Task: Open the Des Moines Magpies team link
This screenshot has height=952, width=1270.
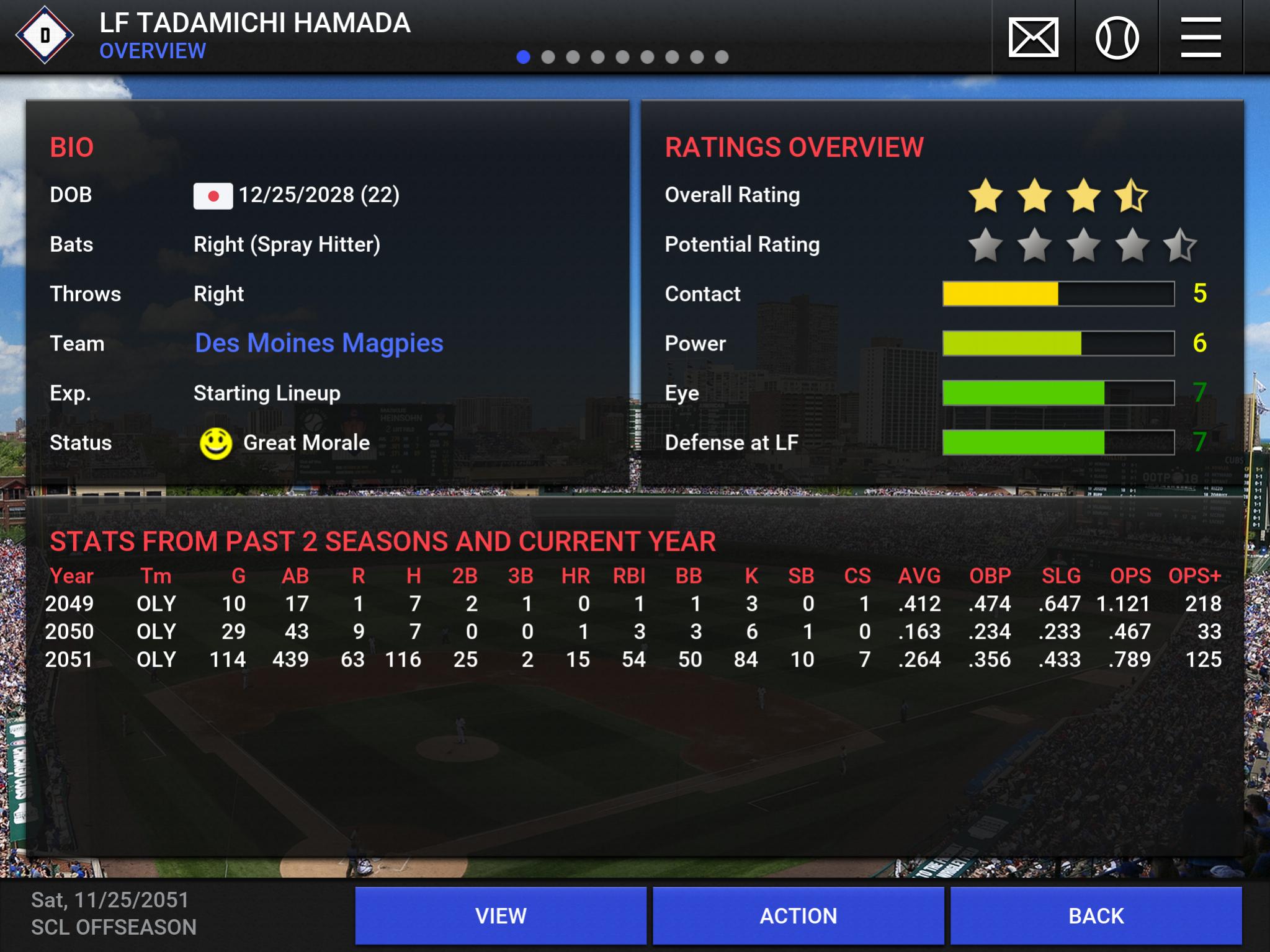Action: click(319, 343)
